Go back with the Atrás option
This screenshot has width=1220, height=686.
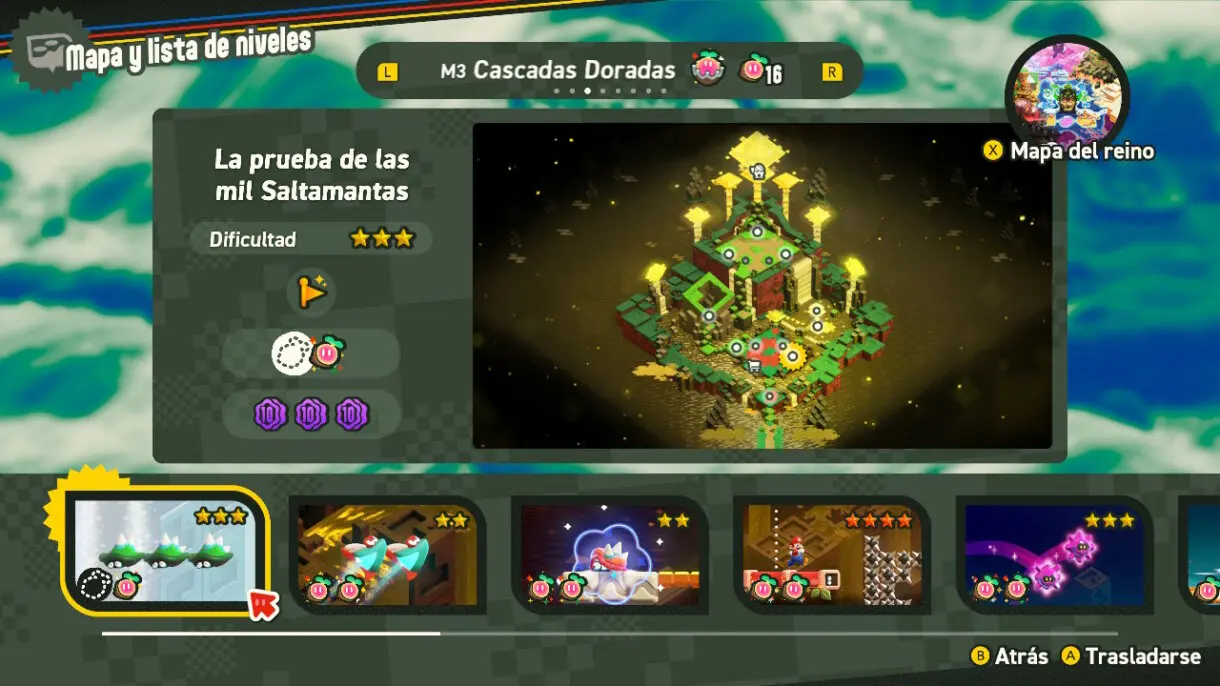click(1009, 656)
